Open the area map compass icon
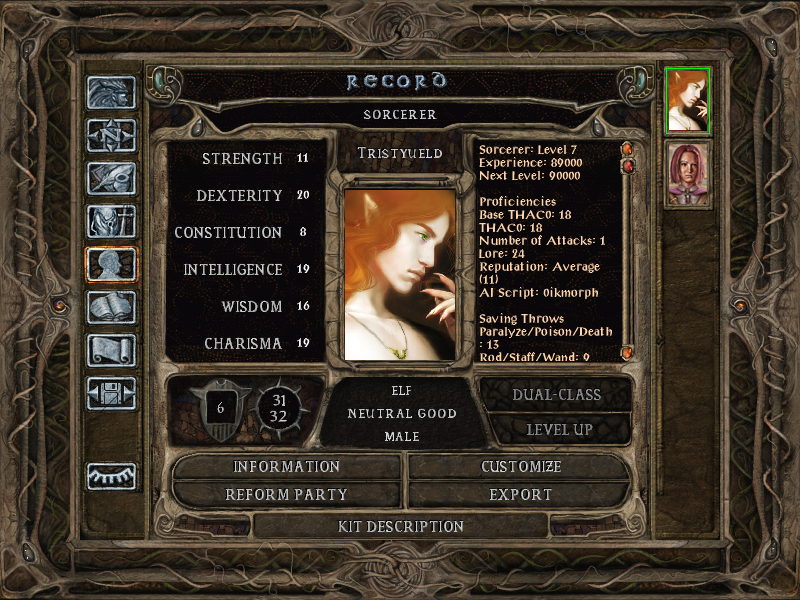The image size is (800, 600). coord(111,136)
